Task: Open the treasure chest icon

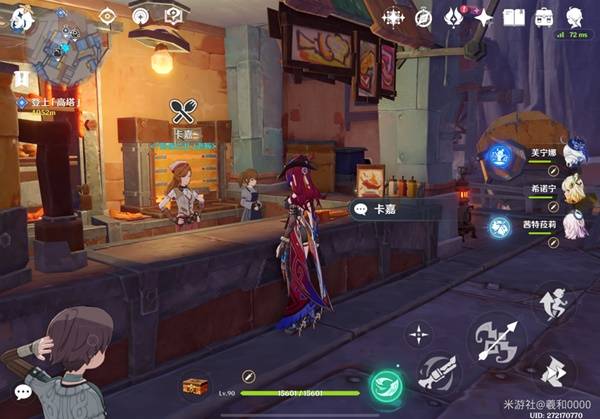Action: (x=194, y=386)
